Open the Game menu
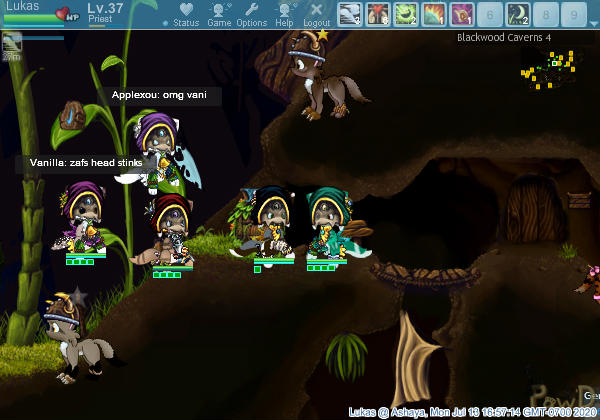Viewport: 600px width, 420px height. coord(219,14)
